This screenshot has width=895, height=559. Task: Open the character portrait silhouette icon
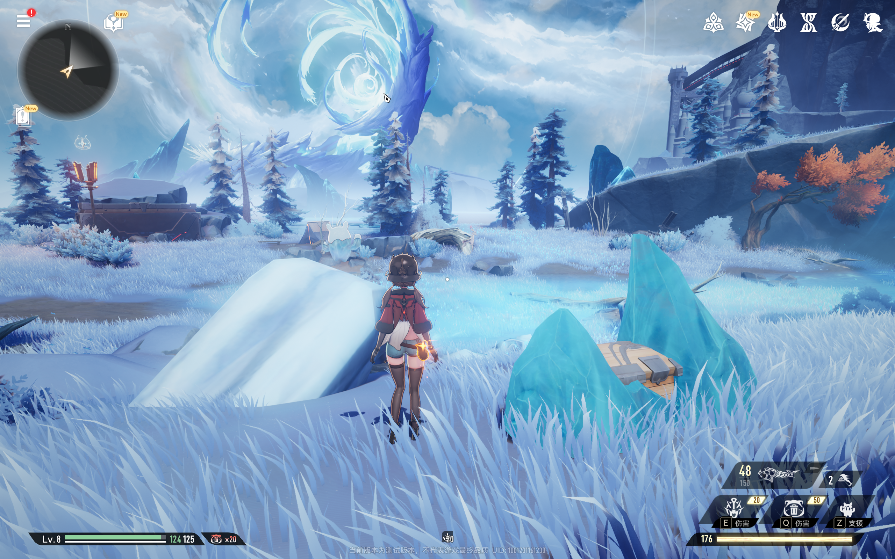[x=872, y=22]
